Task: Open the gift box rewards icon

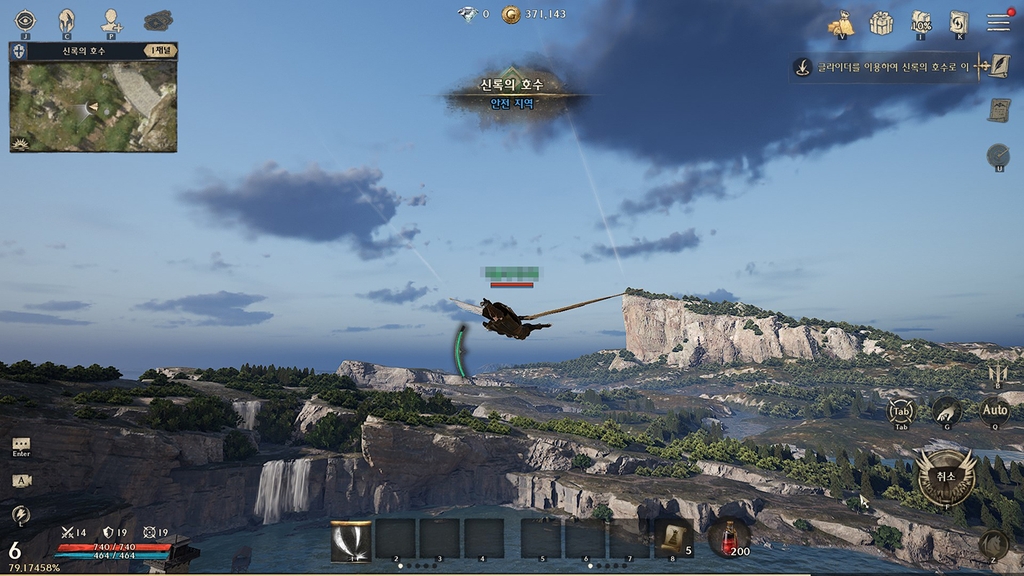Action: click(881, 23)
